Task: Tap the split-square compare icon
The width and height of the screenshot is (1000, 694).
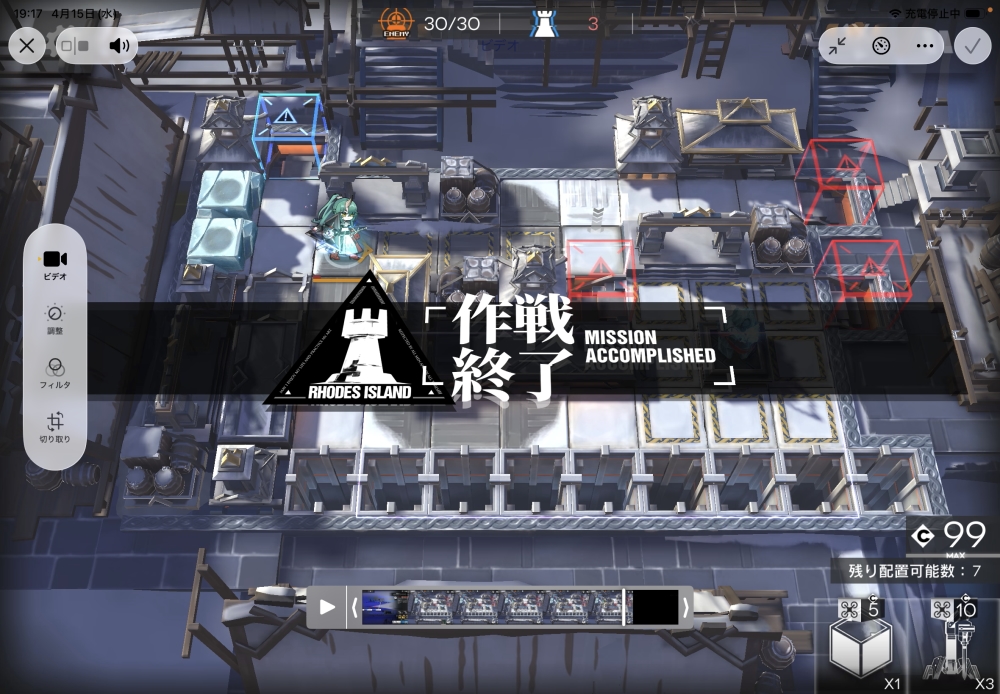Action: coord(75,45)
